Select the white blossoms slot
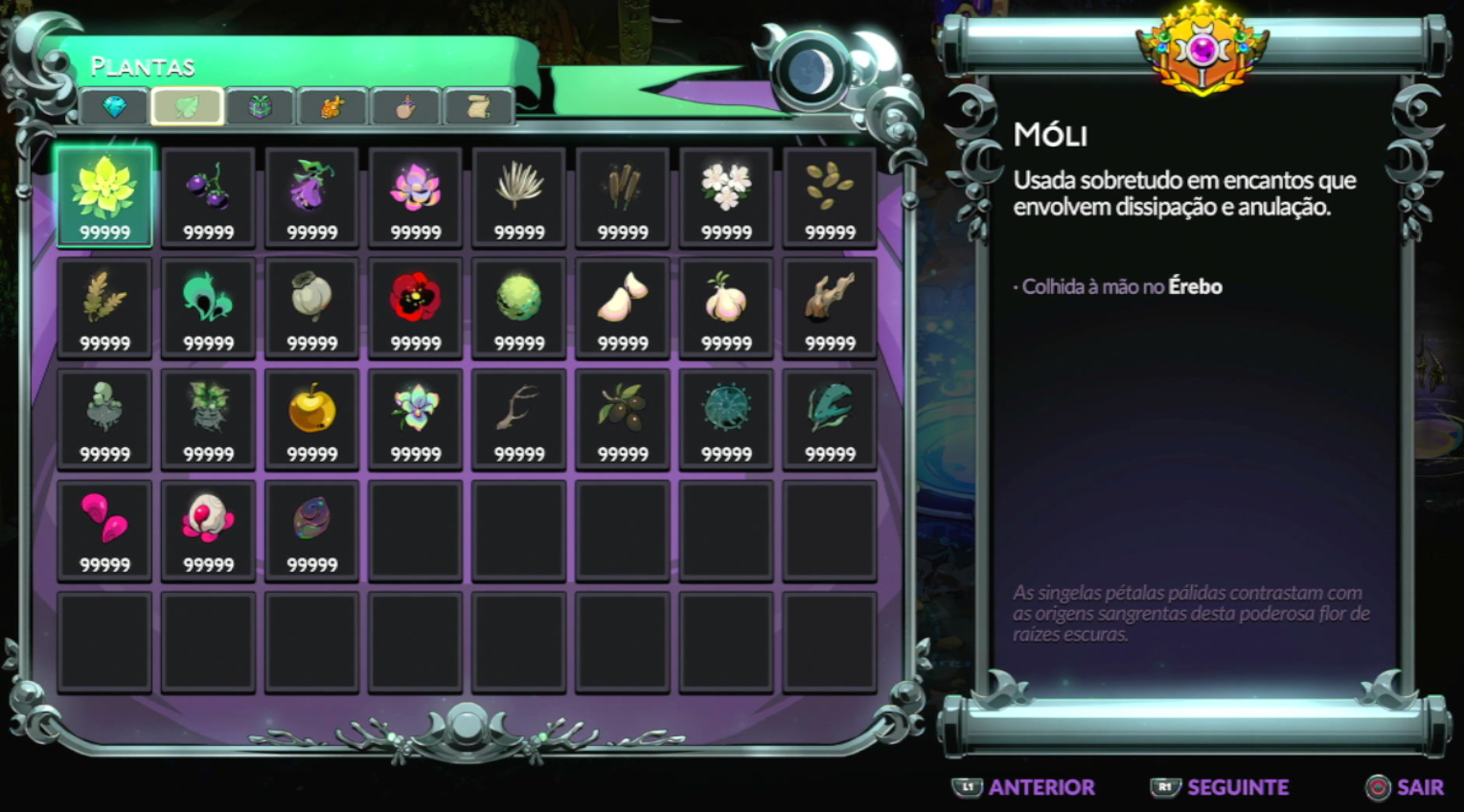This screenshot has height=812, width=1464. [726, 197]
